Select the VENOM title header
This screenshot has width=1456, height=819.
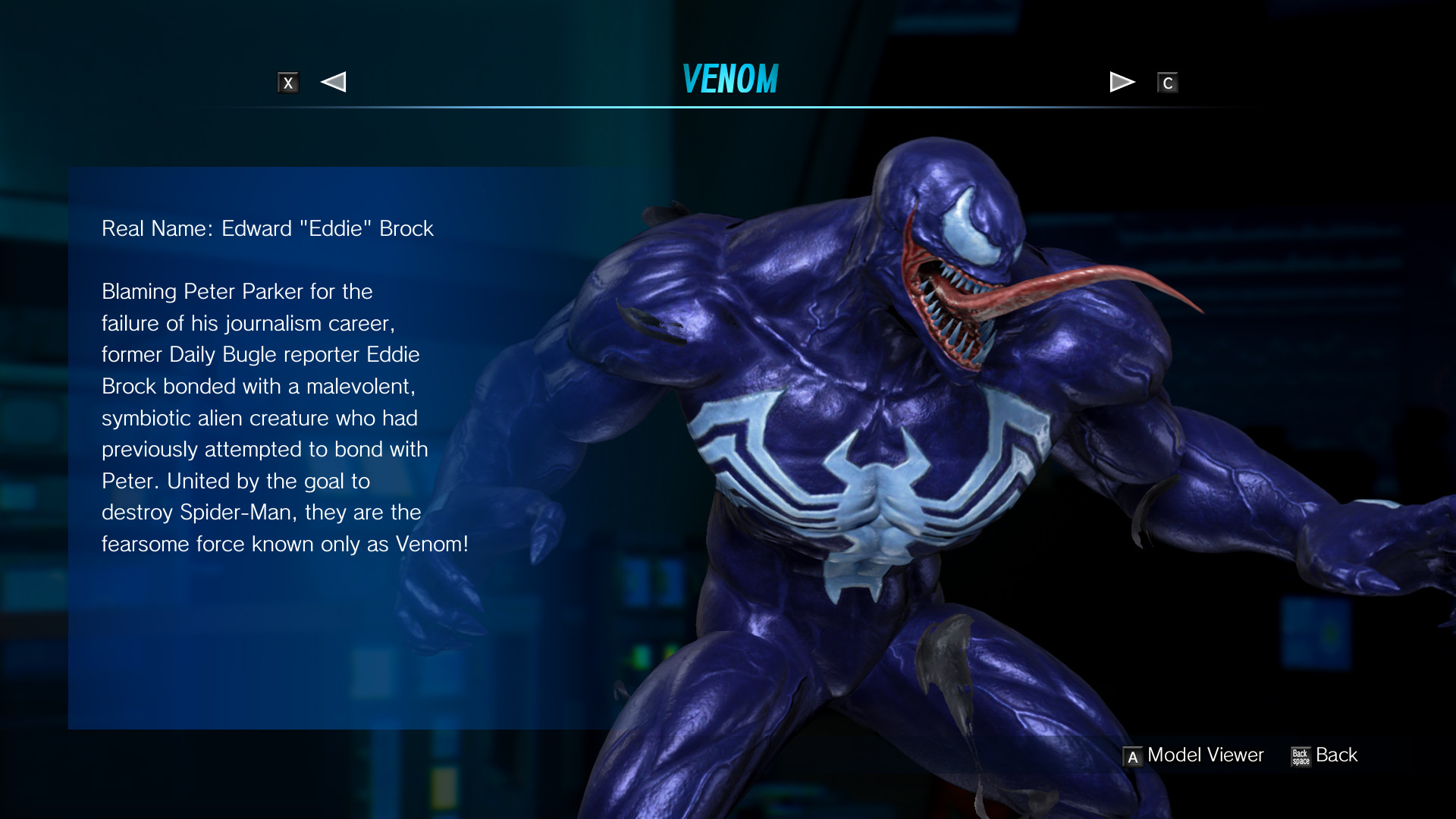[730, 78]
